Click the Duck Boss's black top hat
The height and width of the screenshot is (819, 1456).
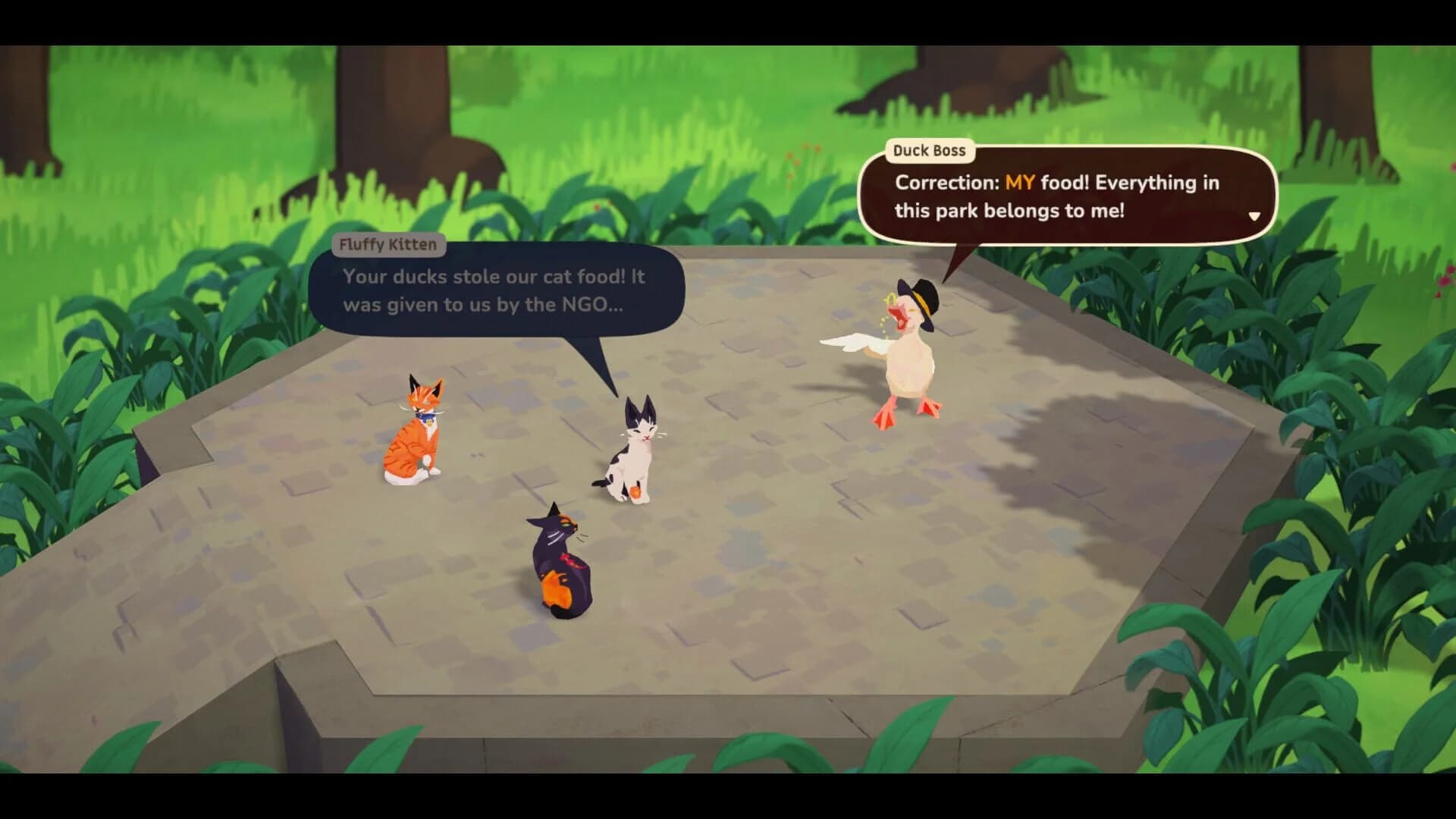tap(919, 300)
